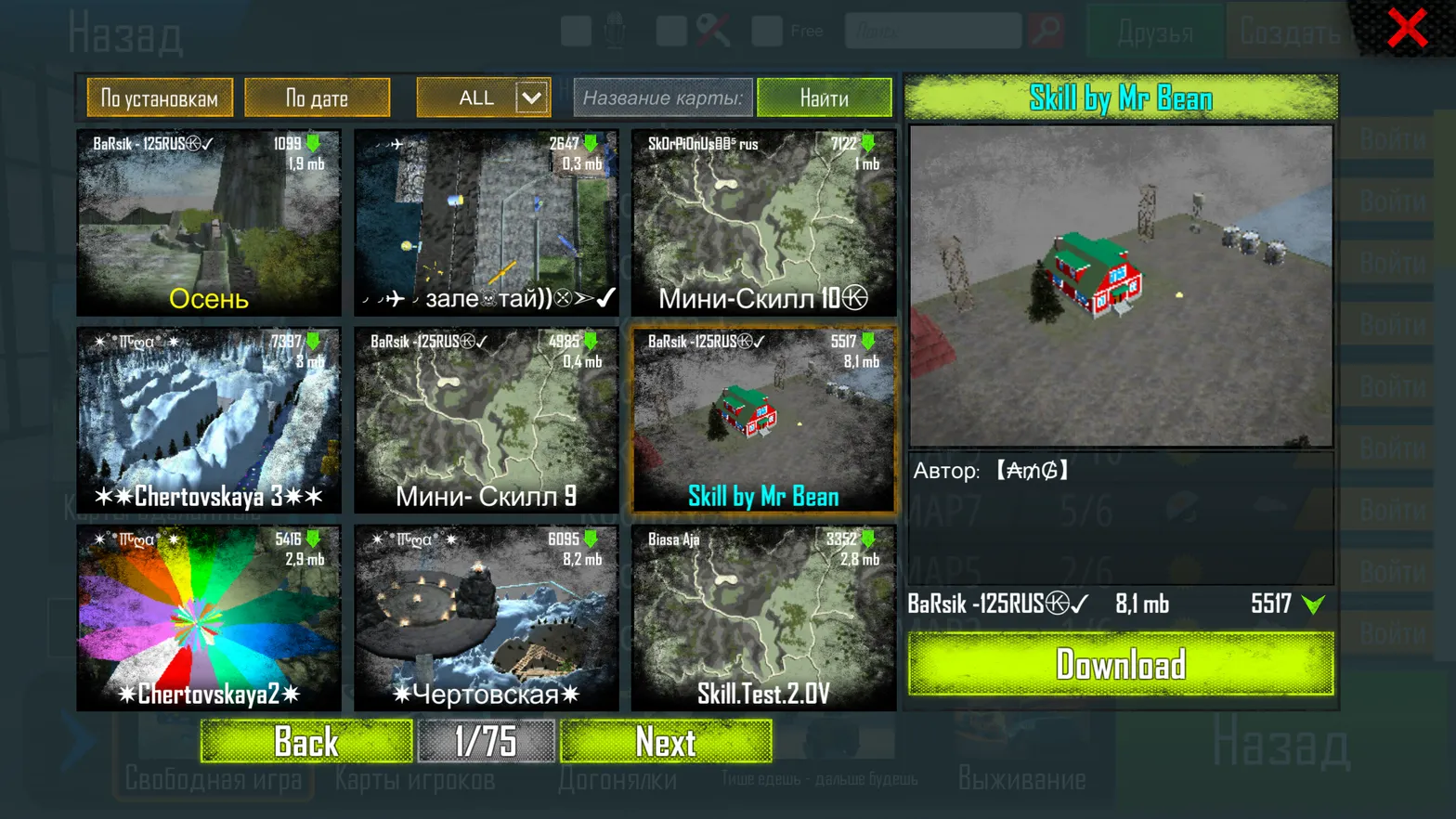The height and width of the screenshot is (819, 1456).
Task: Click the search magnifier icon
Action: pos(1047,30)
